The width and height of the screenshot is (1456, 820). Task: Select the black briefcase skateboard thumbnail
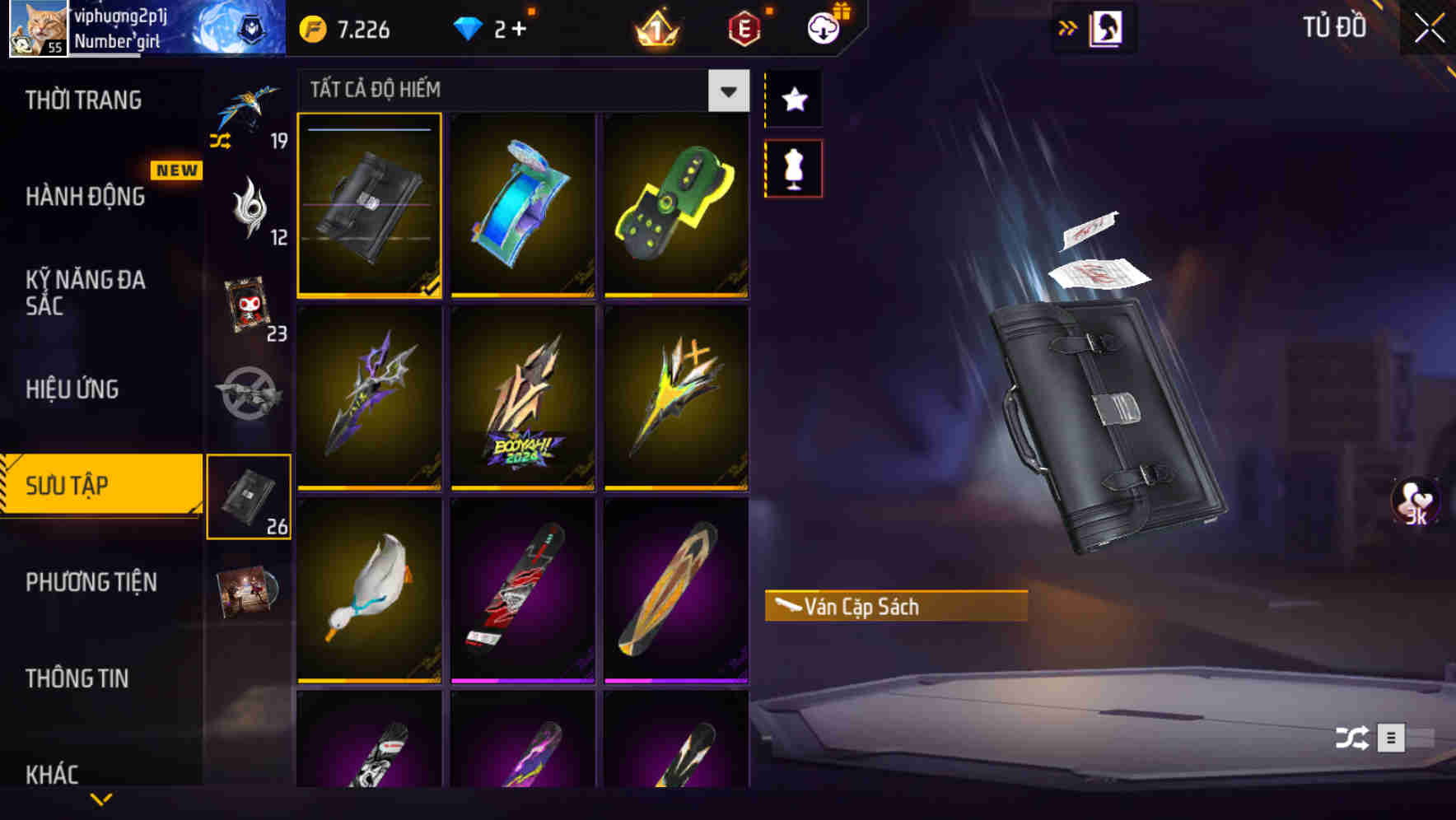[369, 205]
